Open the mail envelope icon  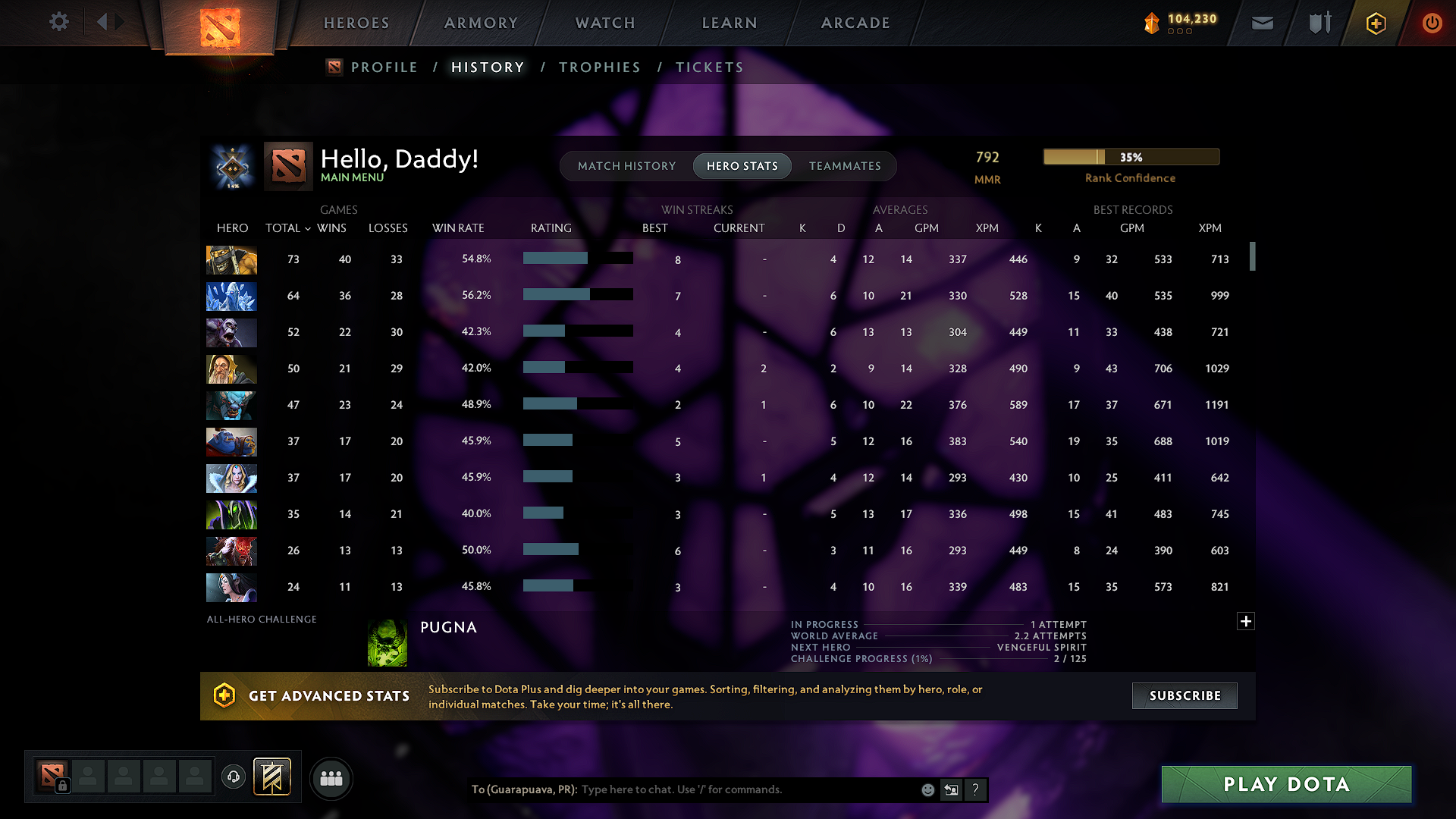[x=1262, y=23]
